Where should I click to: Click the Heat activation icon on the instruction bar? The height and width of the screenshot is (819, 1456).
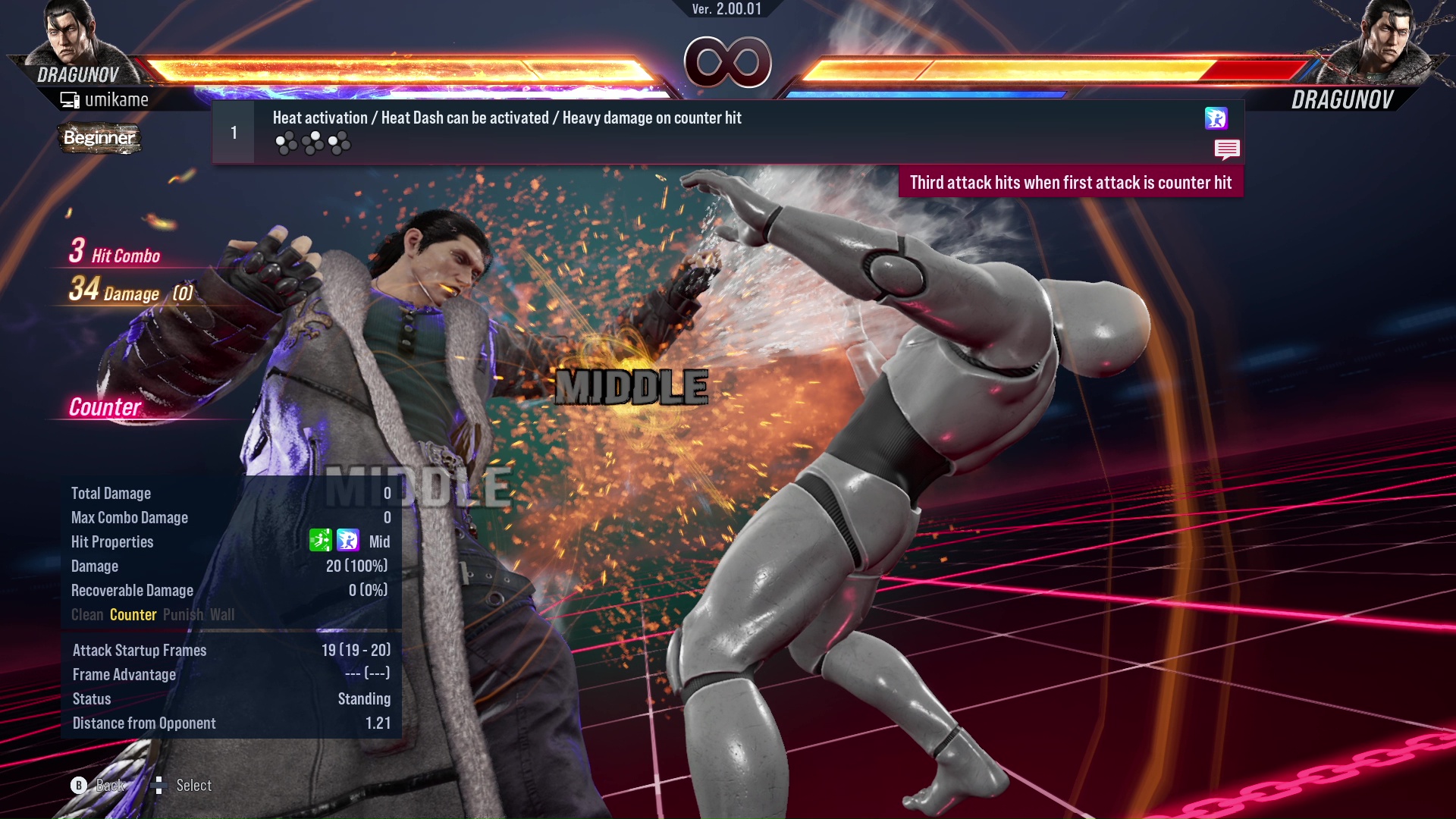1216,120
